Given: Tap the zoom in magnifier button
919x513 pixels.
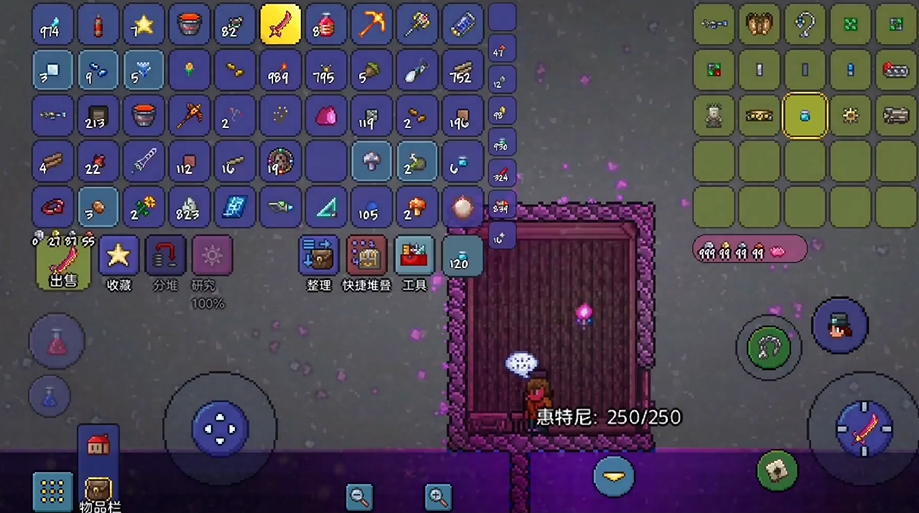Looking at the screenshot, I should 437,495.
